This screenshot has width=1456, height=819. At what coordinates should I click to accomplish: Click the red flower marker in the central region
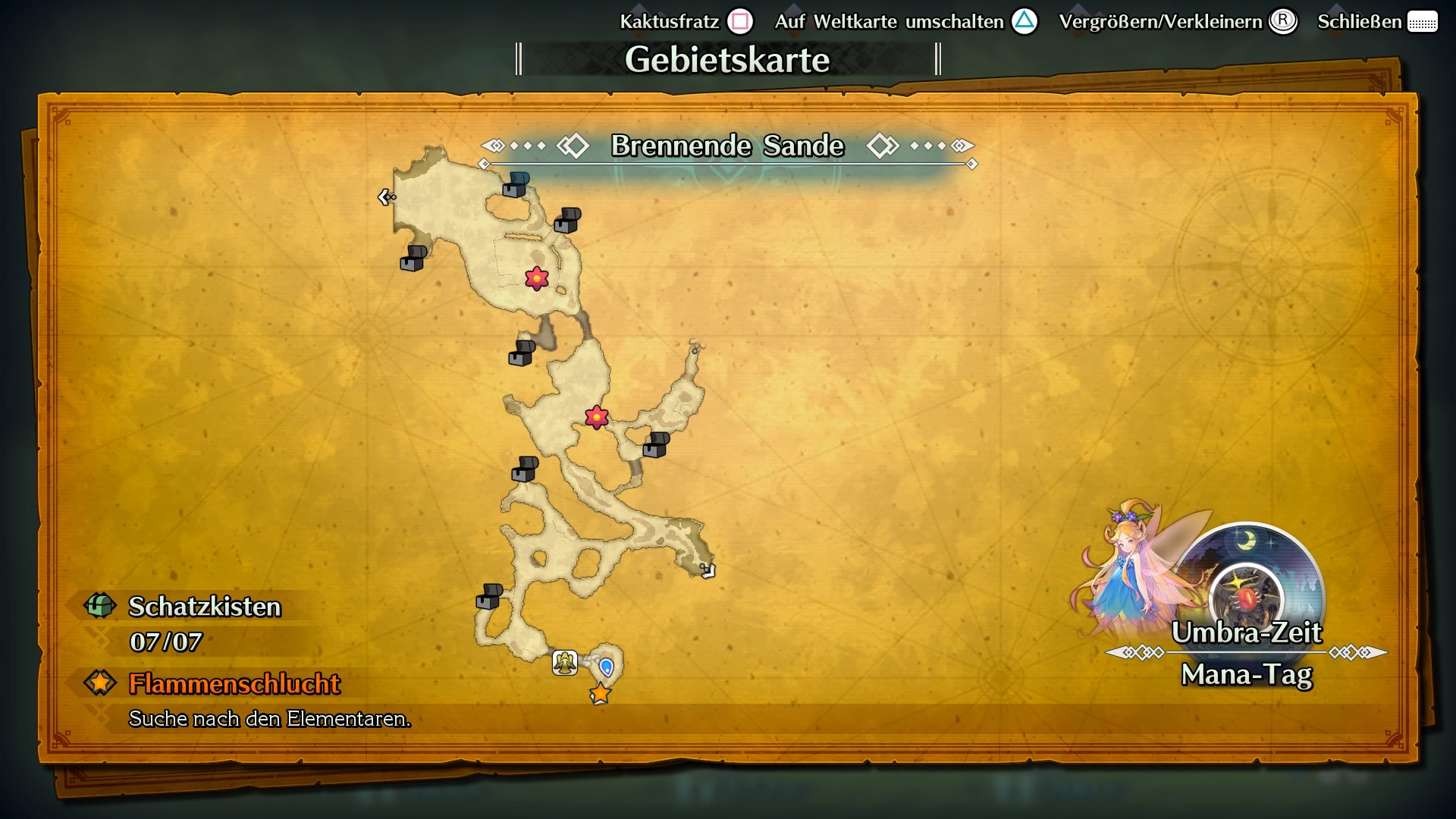[x=597, y=416]
